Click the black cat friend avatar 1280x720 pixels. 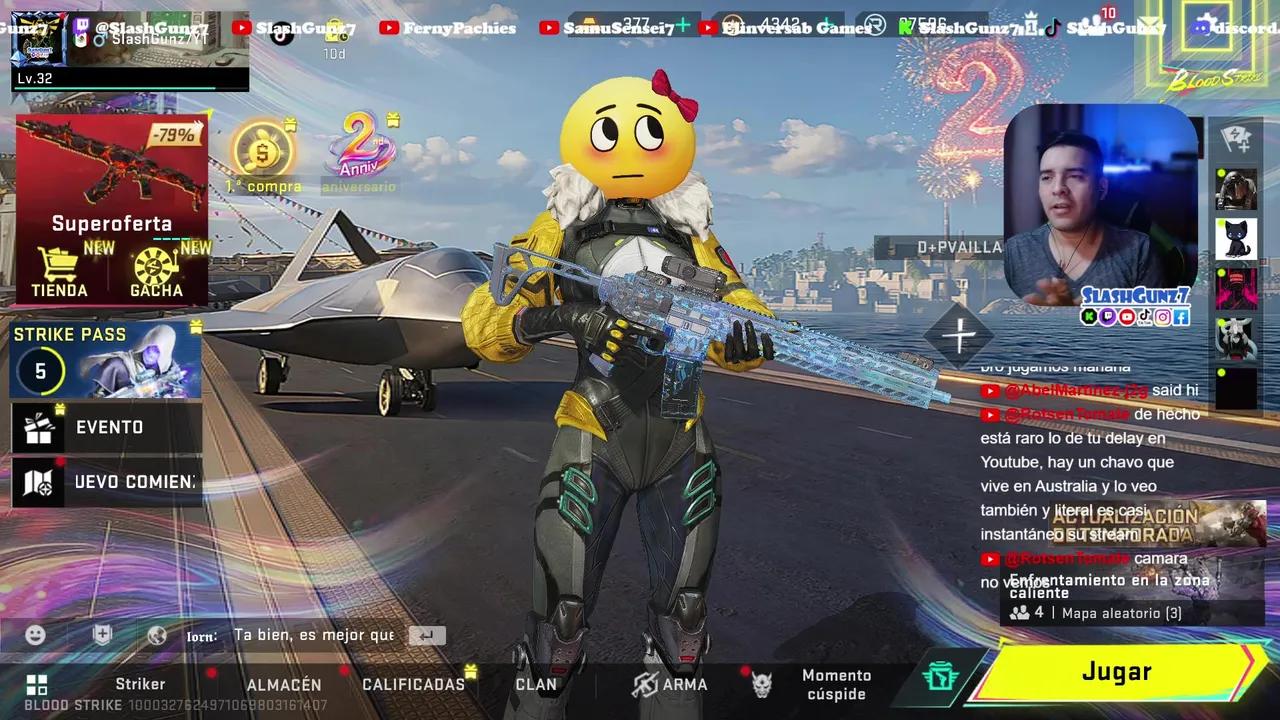click(x=1236, y=236)
